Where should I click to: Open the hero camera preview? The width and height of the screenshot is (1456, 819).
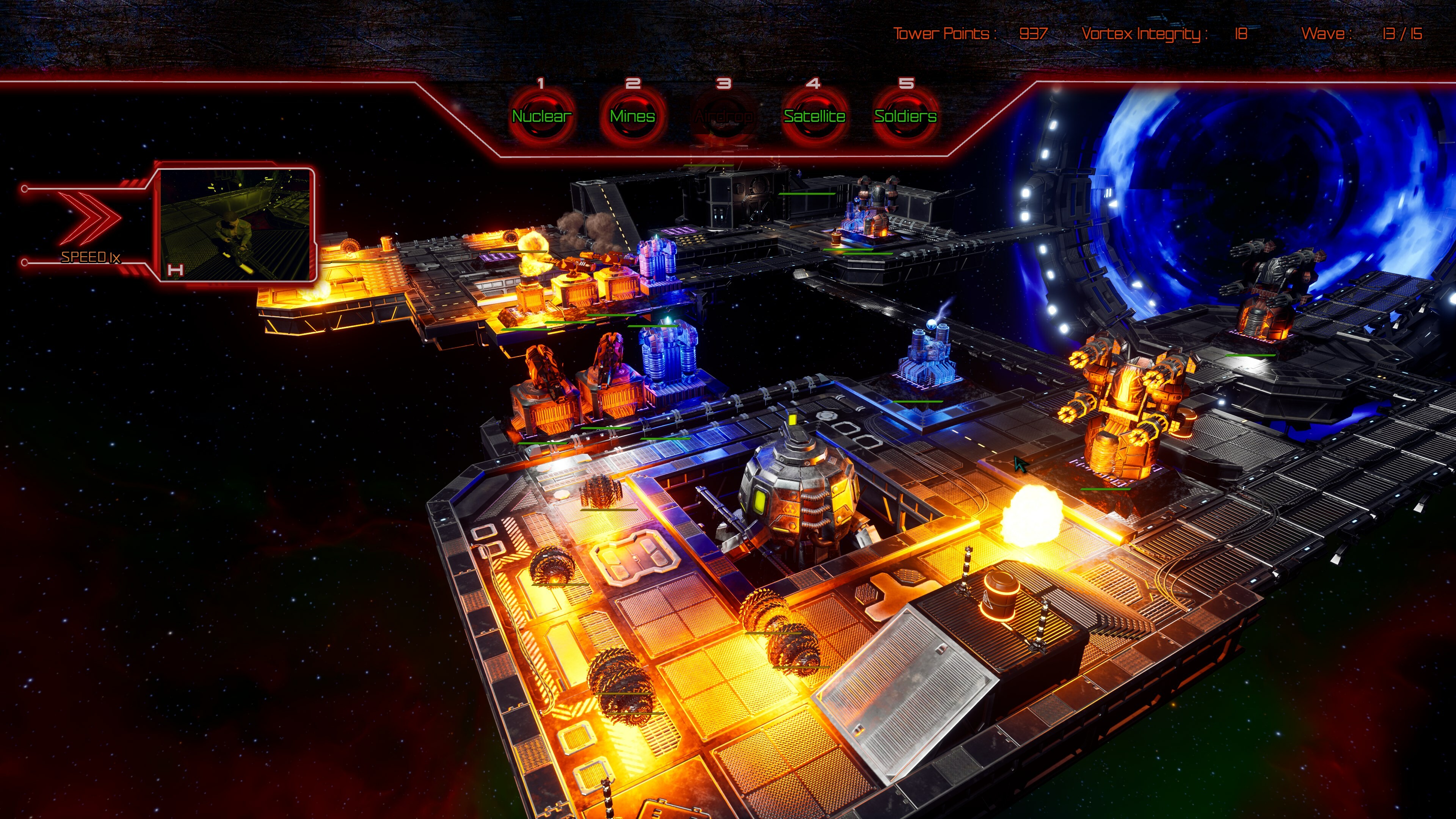pos(235,225)
